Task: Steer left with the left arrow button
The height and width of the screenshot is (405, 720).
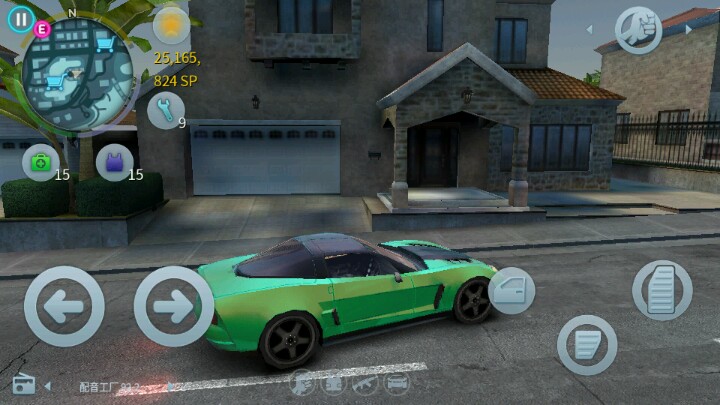Action: pos(64,306)
